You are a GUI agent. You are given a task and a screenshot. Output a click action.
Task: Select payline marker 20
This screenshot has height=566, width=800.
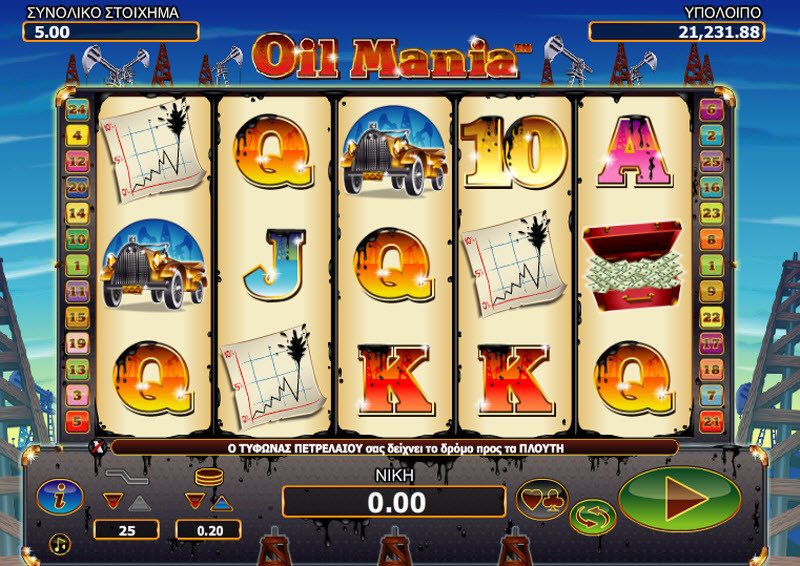[x=77, y=187]
